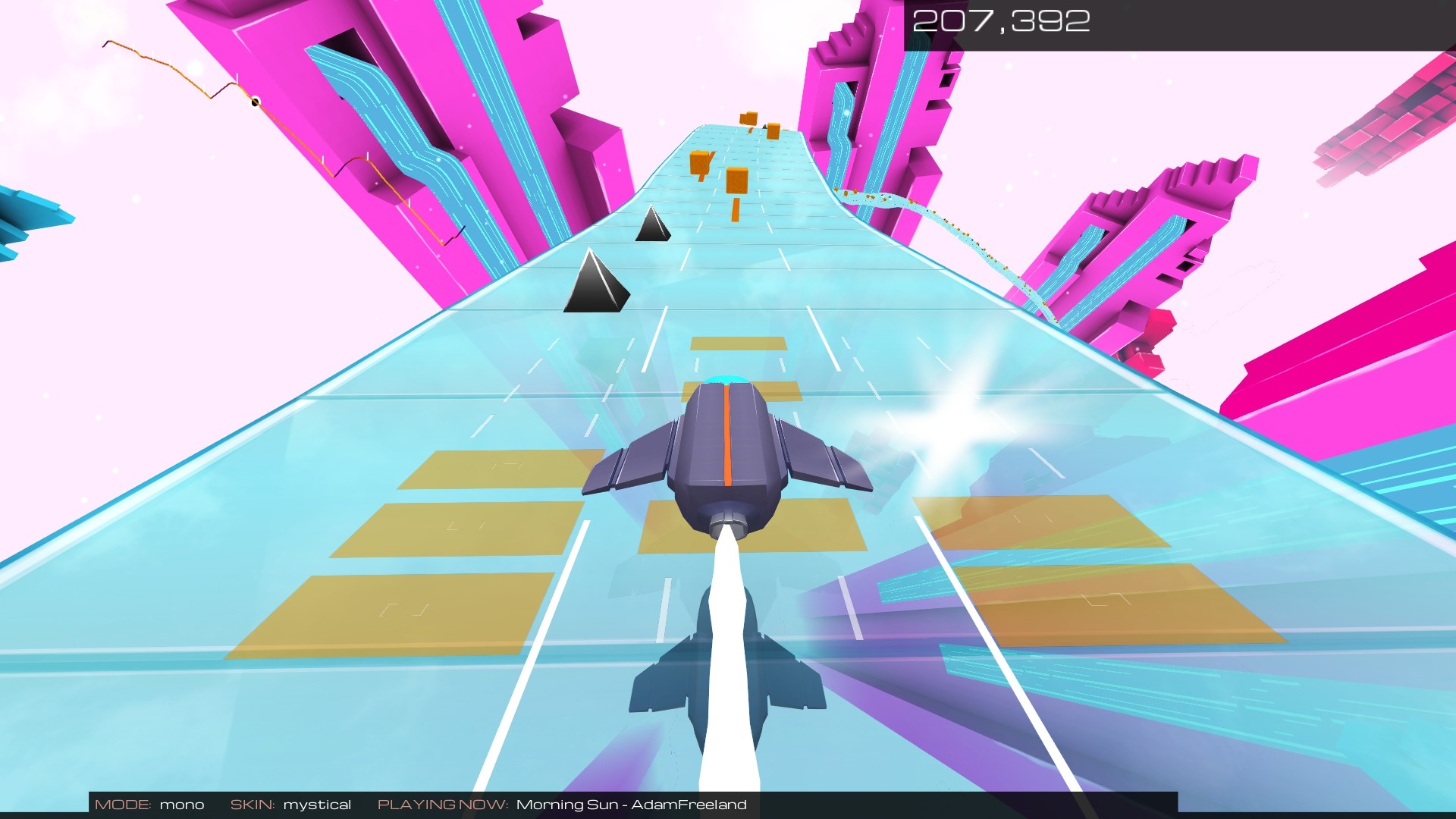Click the song title Morning Sun - AdamFreeland
This screenshot has width=1456, height=819.
[632, 805]
